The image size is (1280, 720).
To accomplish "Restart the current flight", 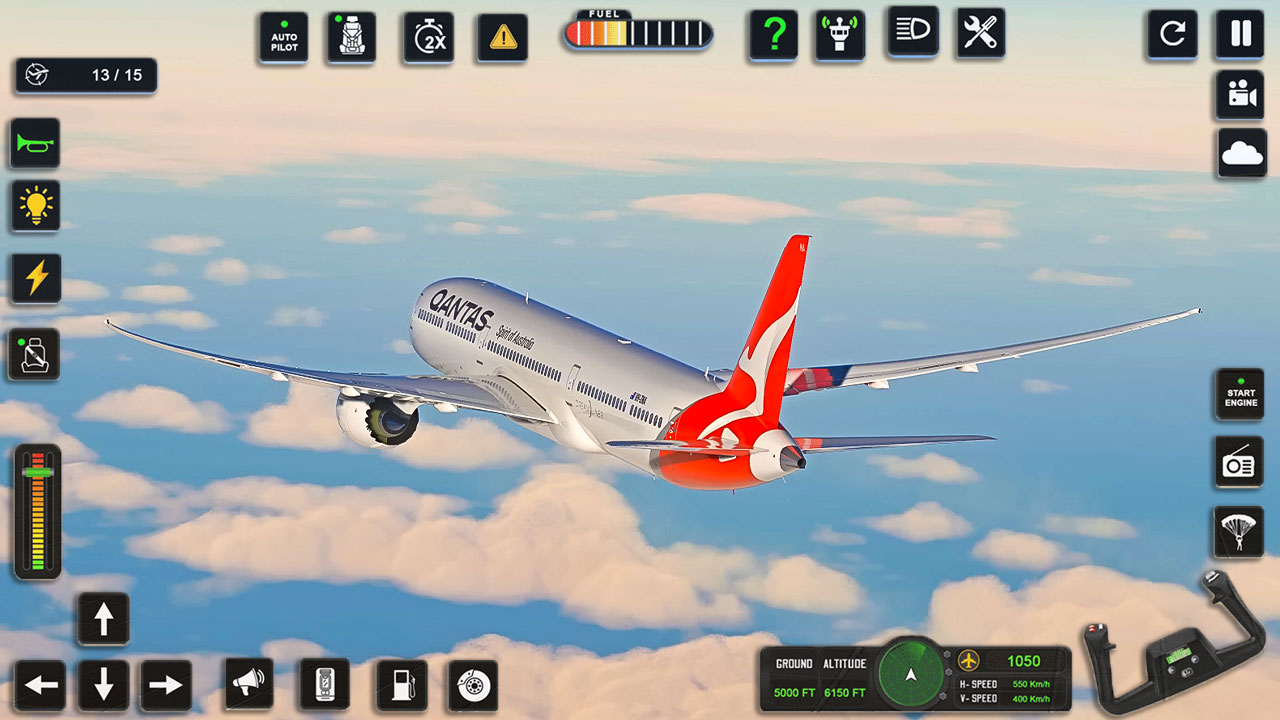I will point(1172,32).
